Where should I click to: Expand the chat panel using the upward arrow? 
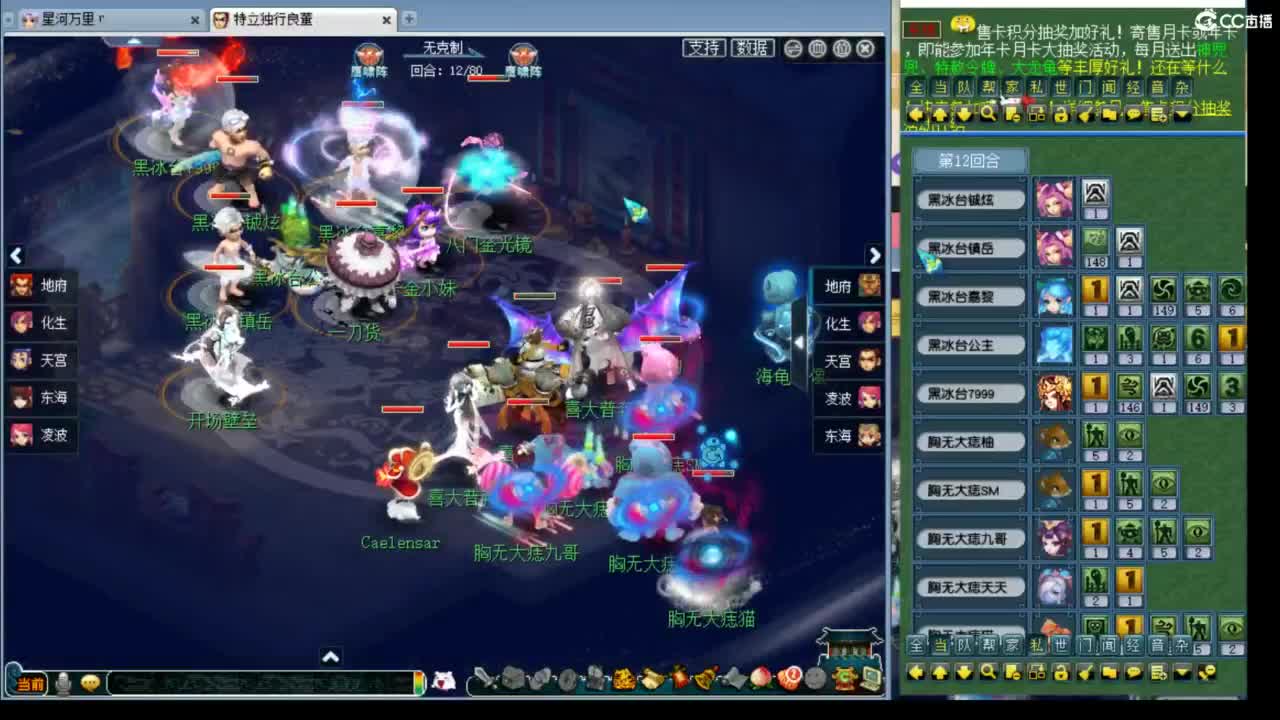click(x=330, y=656)
